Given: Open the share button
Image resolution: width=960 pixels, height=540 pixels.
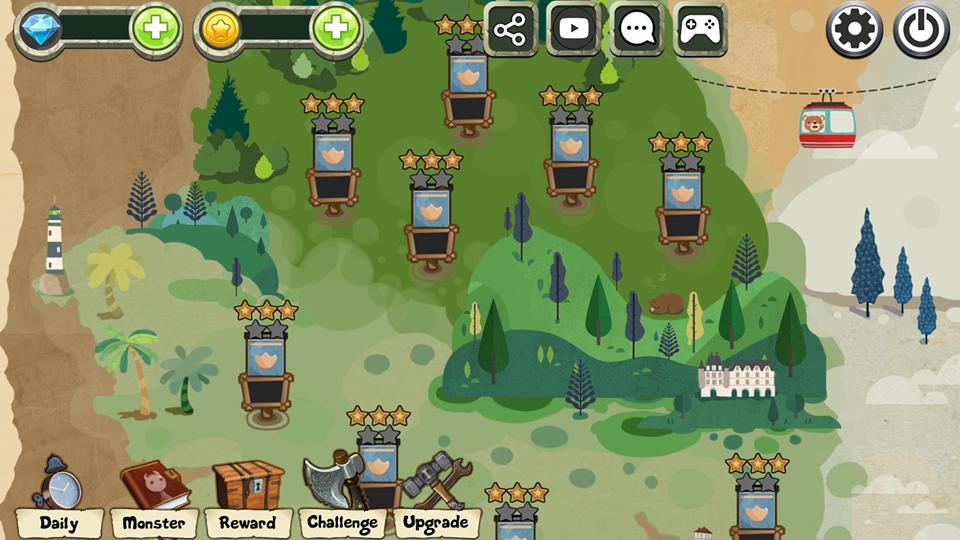Looking at the screenshot, I should 510,29.
